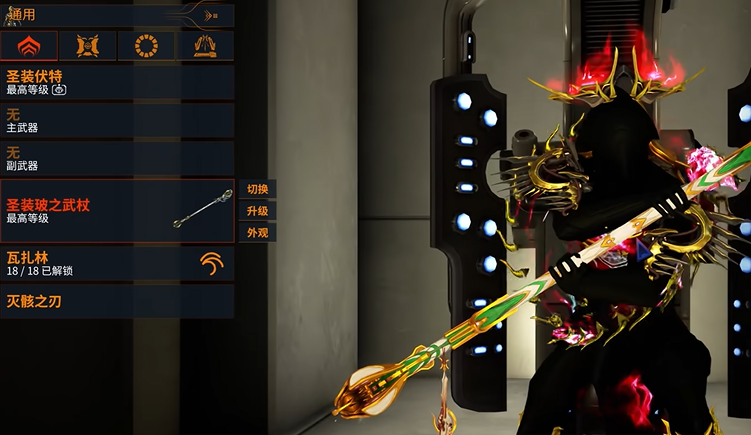Switch to the fourth loadout tab
Screen dimensions: 751x435
pos(205,46)
